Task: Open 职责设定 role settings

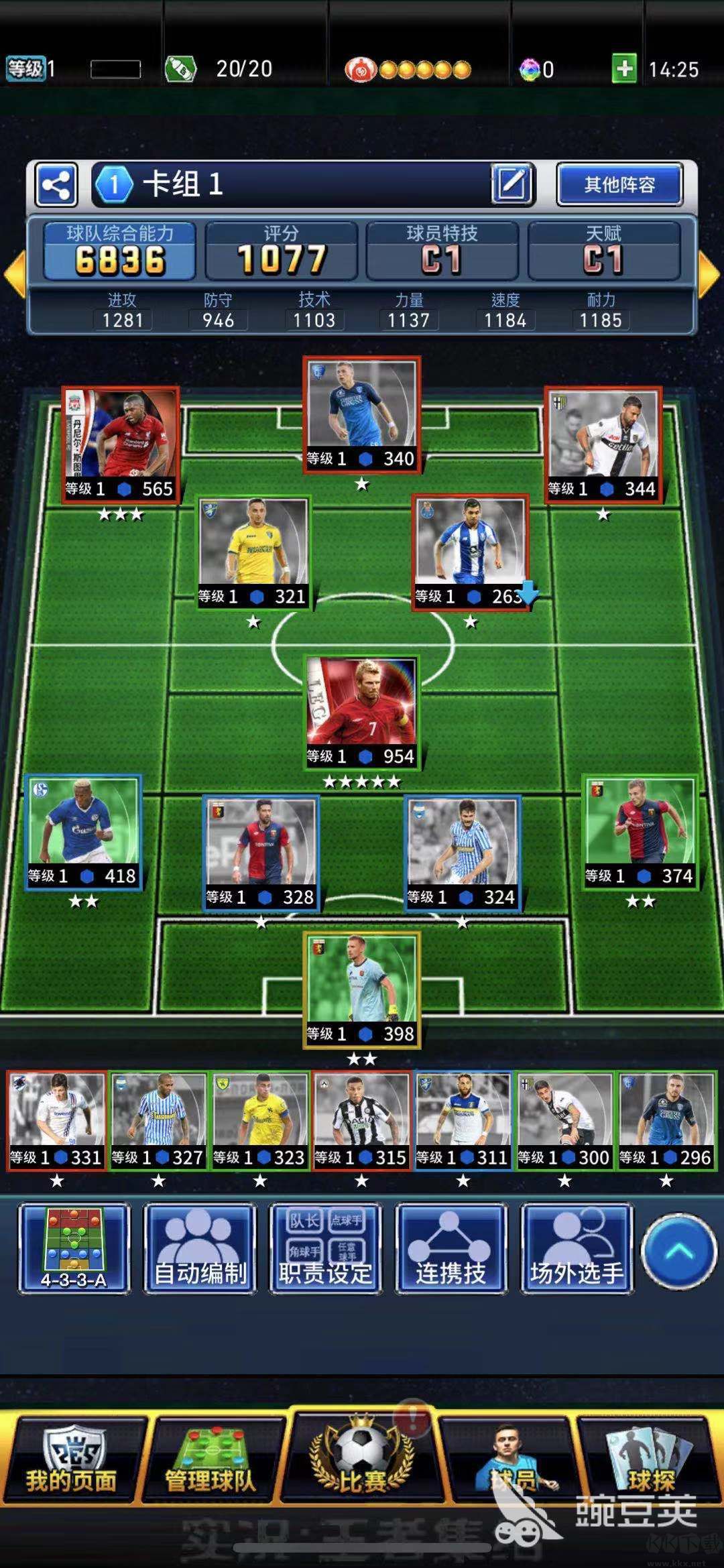Action: [x=325, y=1248]
